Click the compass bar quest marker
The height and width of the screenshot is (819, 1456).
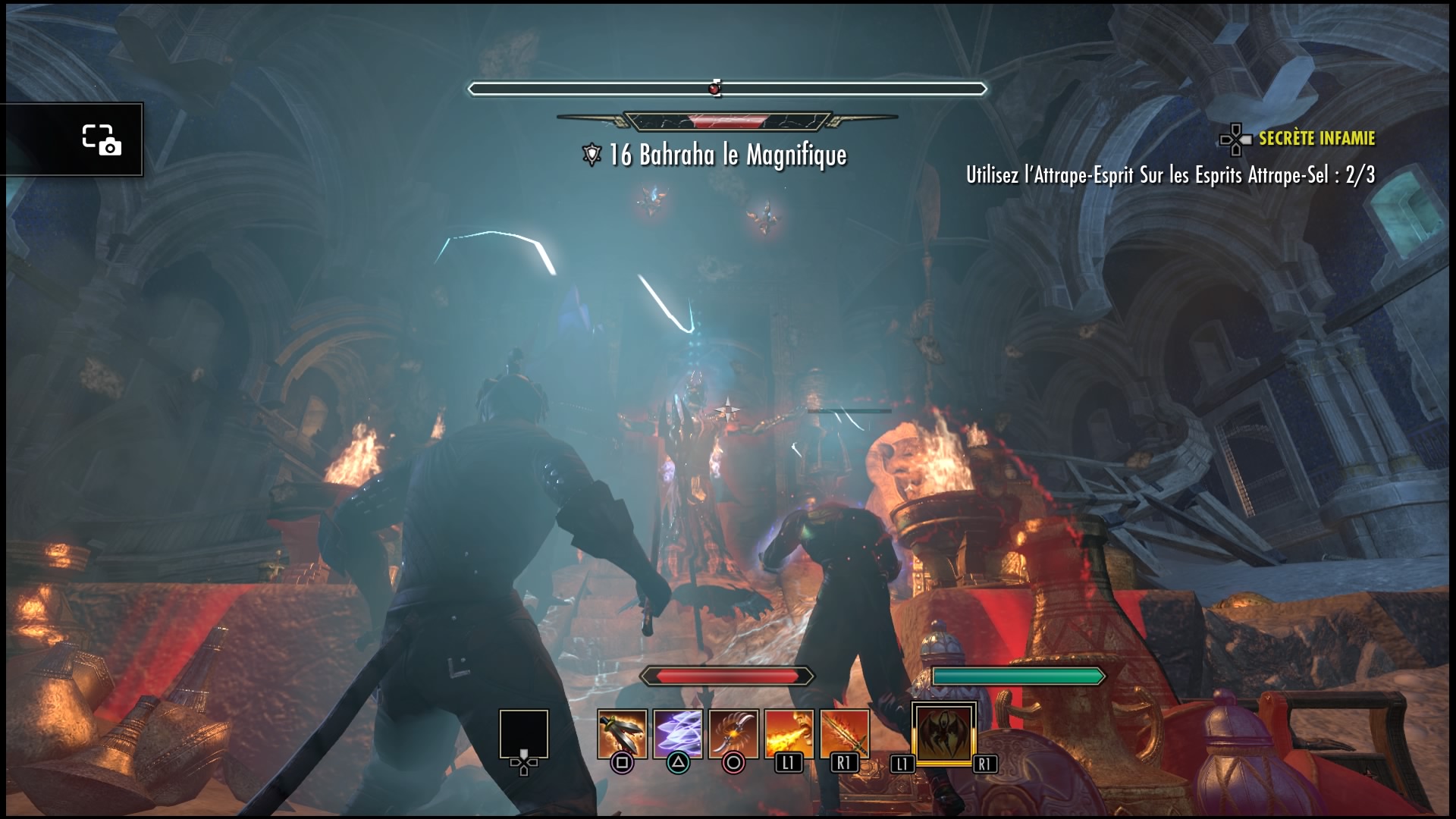coord(714,89)
